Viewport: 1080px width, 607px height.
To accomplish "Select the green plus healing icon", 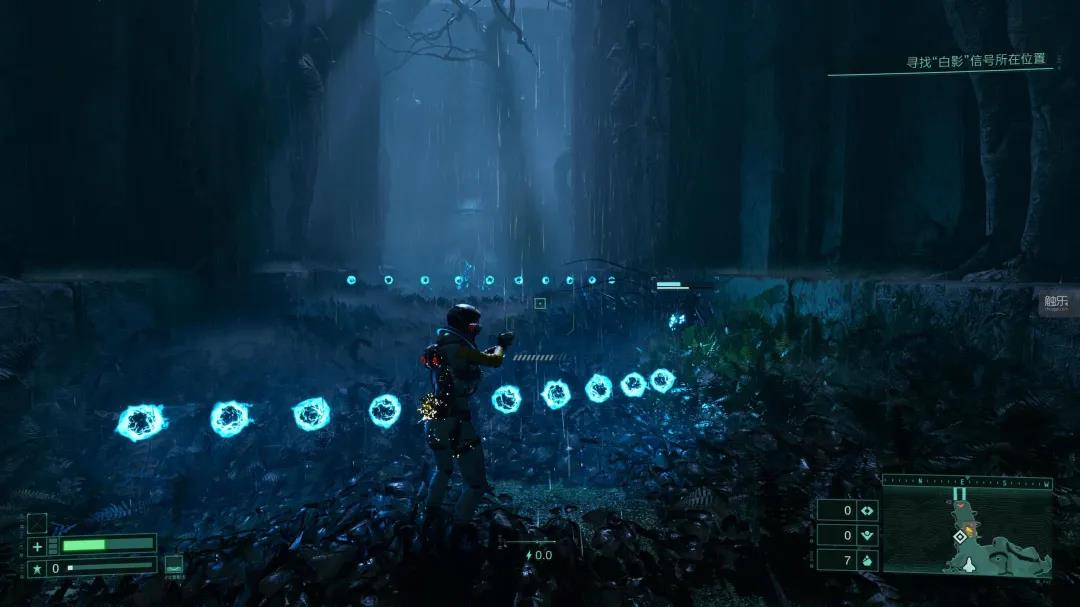I will pos(37,546).
